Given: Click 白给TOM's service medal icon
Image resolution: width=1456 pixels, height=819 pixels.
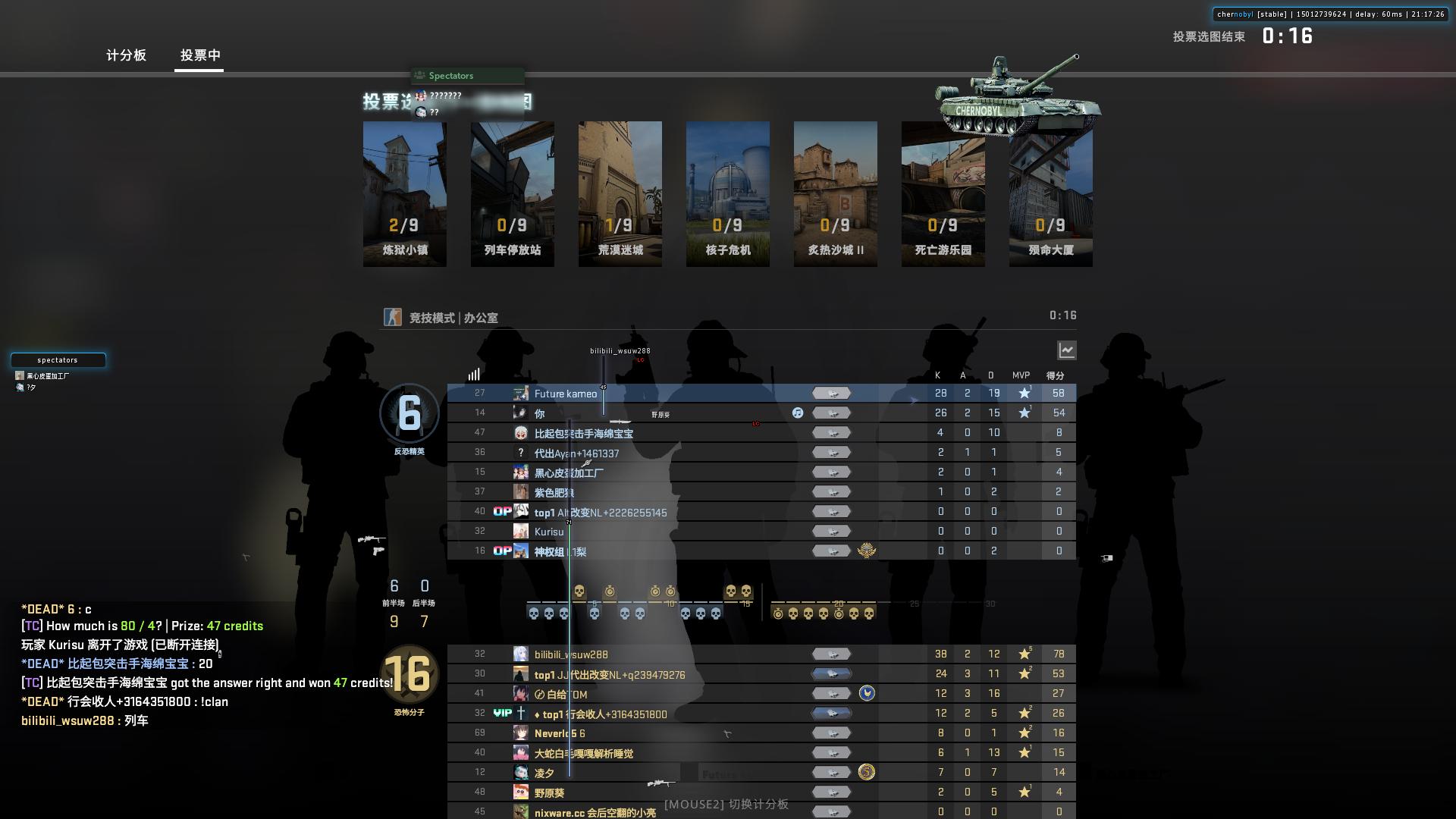Looking at the screenshot, I should (867, 692).
